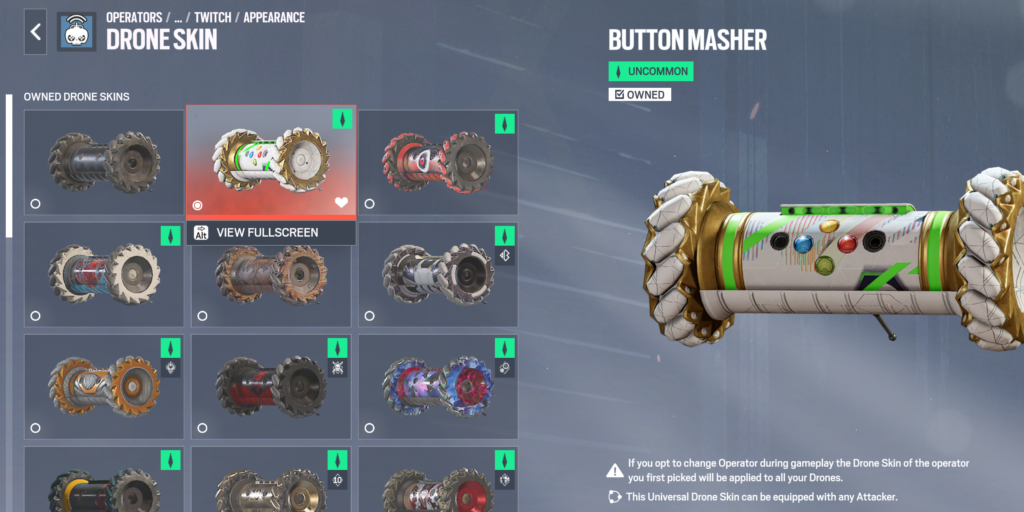Choose the dark red and black drone skin

pyautogui.click(x=271, y=385)
